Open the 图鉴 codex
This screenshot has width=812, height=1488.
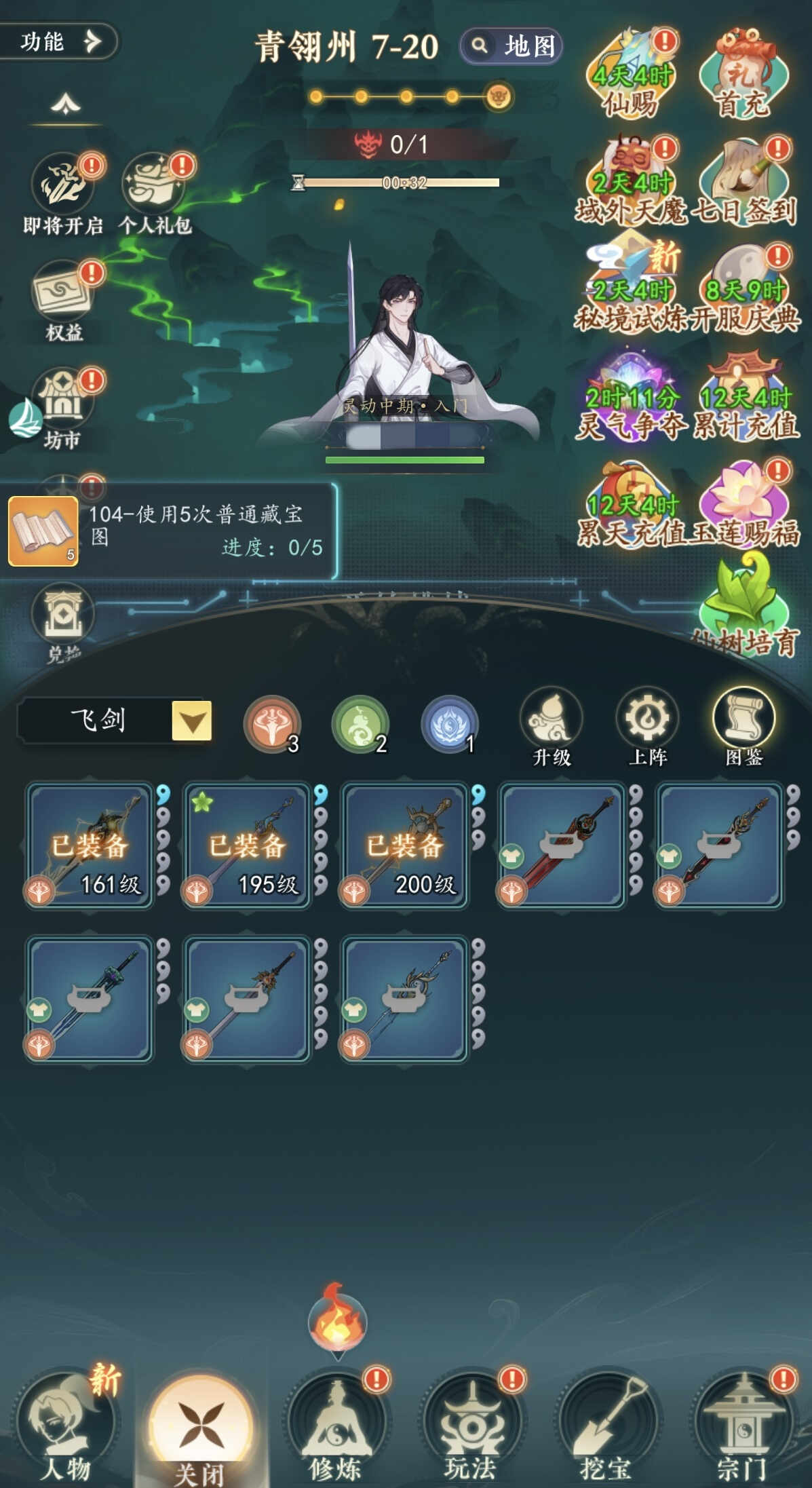[x=743, y=726]
